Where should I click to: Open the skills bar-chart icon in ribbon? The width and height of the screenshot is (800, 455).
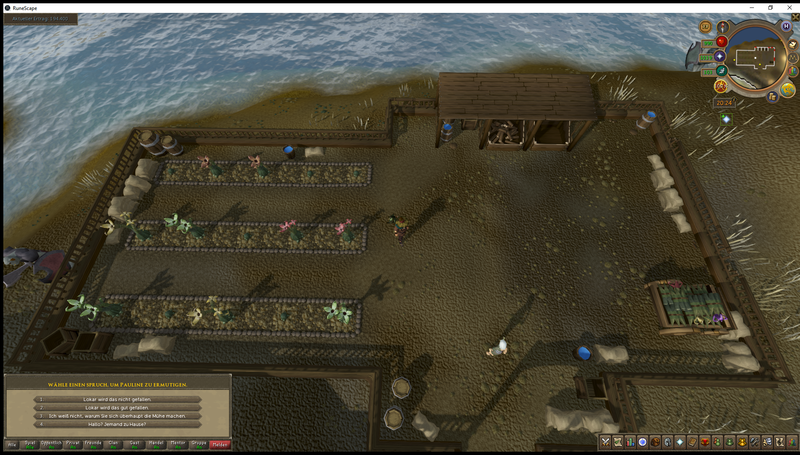click(630, 442)
